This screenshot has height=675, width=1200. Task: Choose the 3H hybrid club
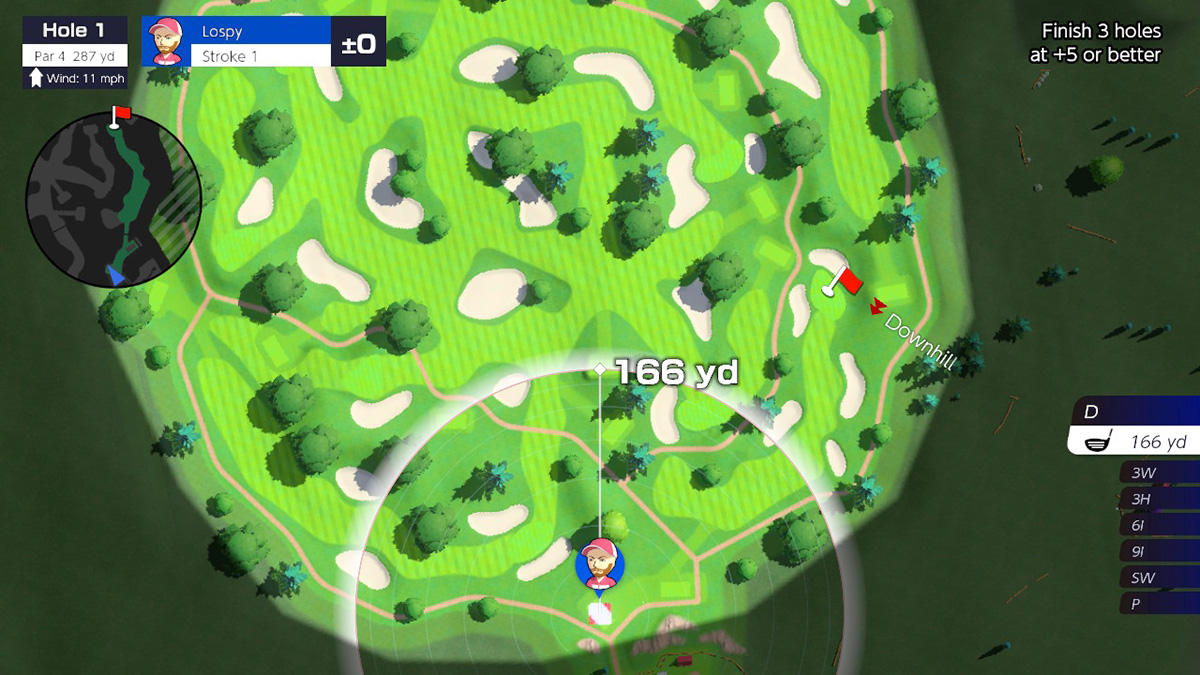[x=1158, y=498]
